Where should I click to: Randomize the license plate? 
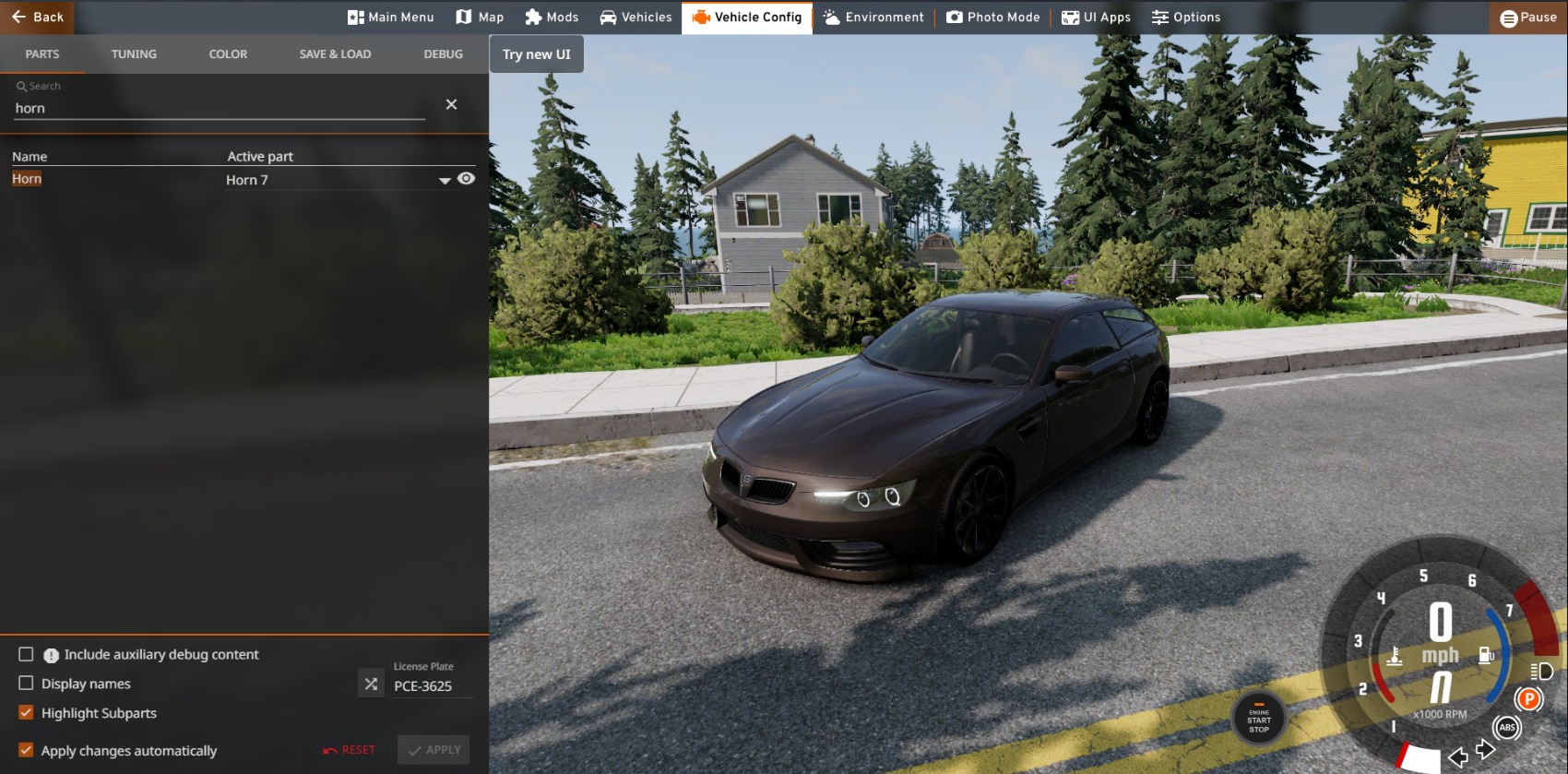(x=371, y=684)
